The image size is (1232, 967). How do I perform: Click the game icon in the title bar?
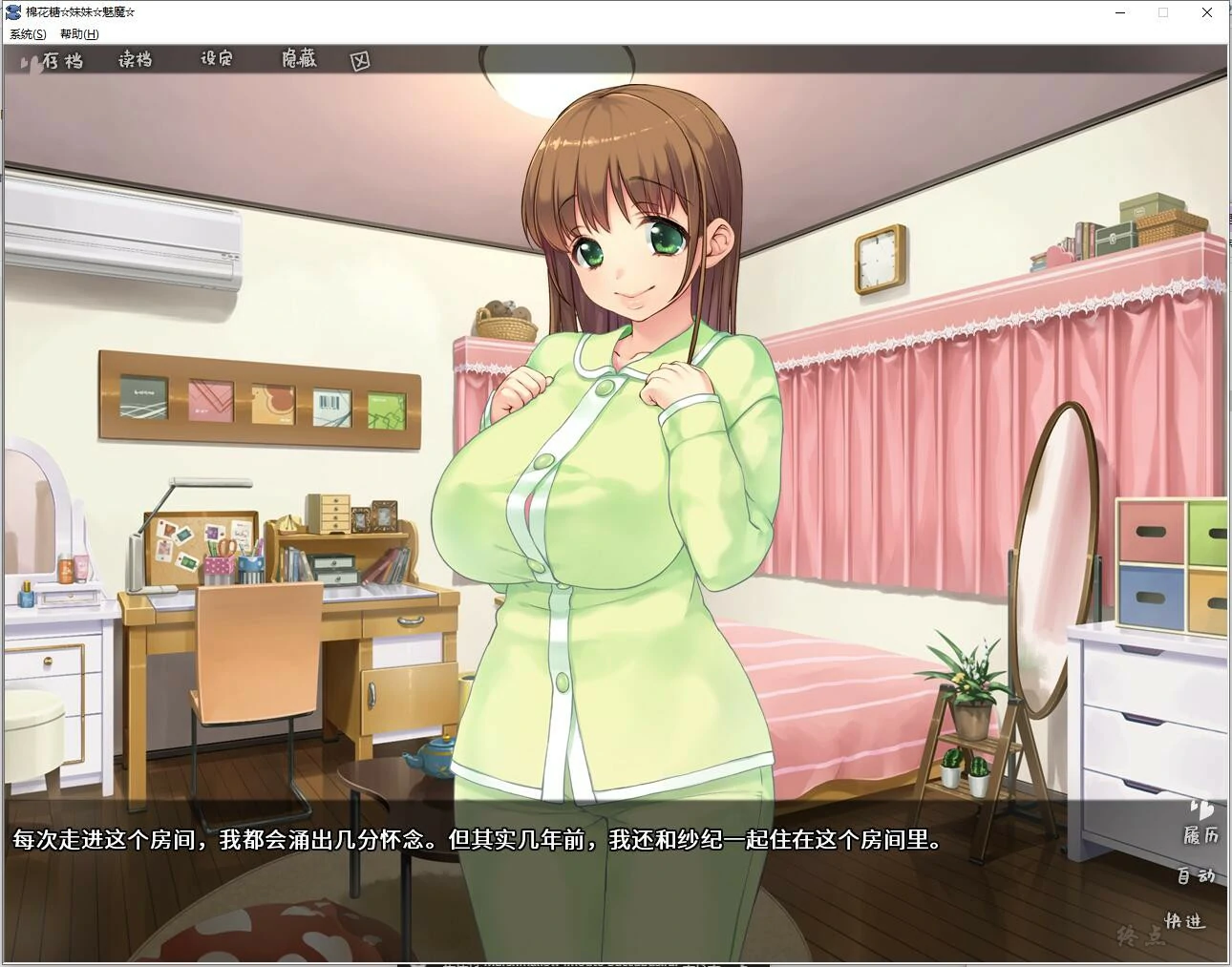11,11
